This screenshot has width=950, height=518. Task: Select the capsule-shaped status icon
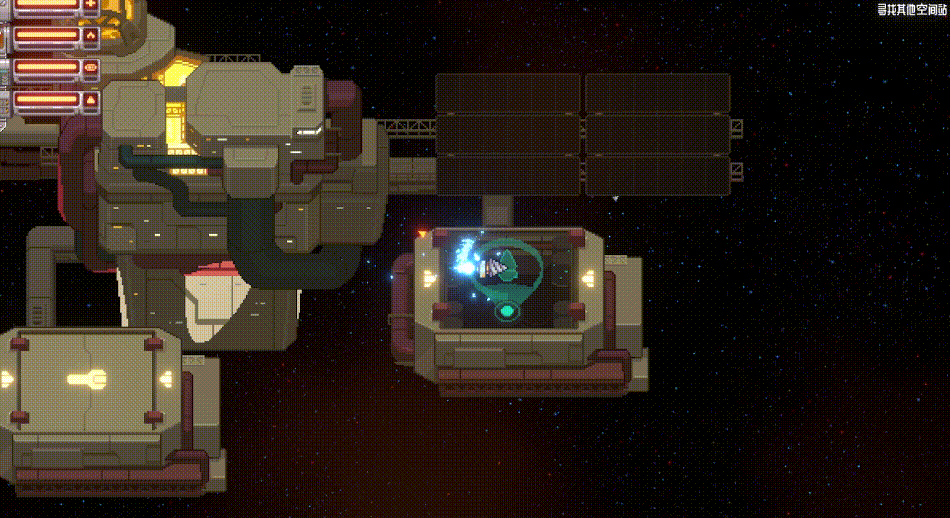91,68
